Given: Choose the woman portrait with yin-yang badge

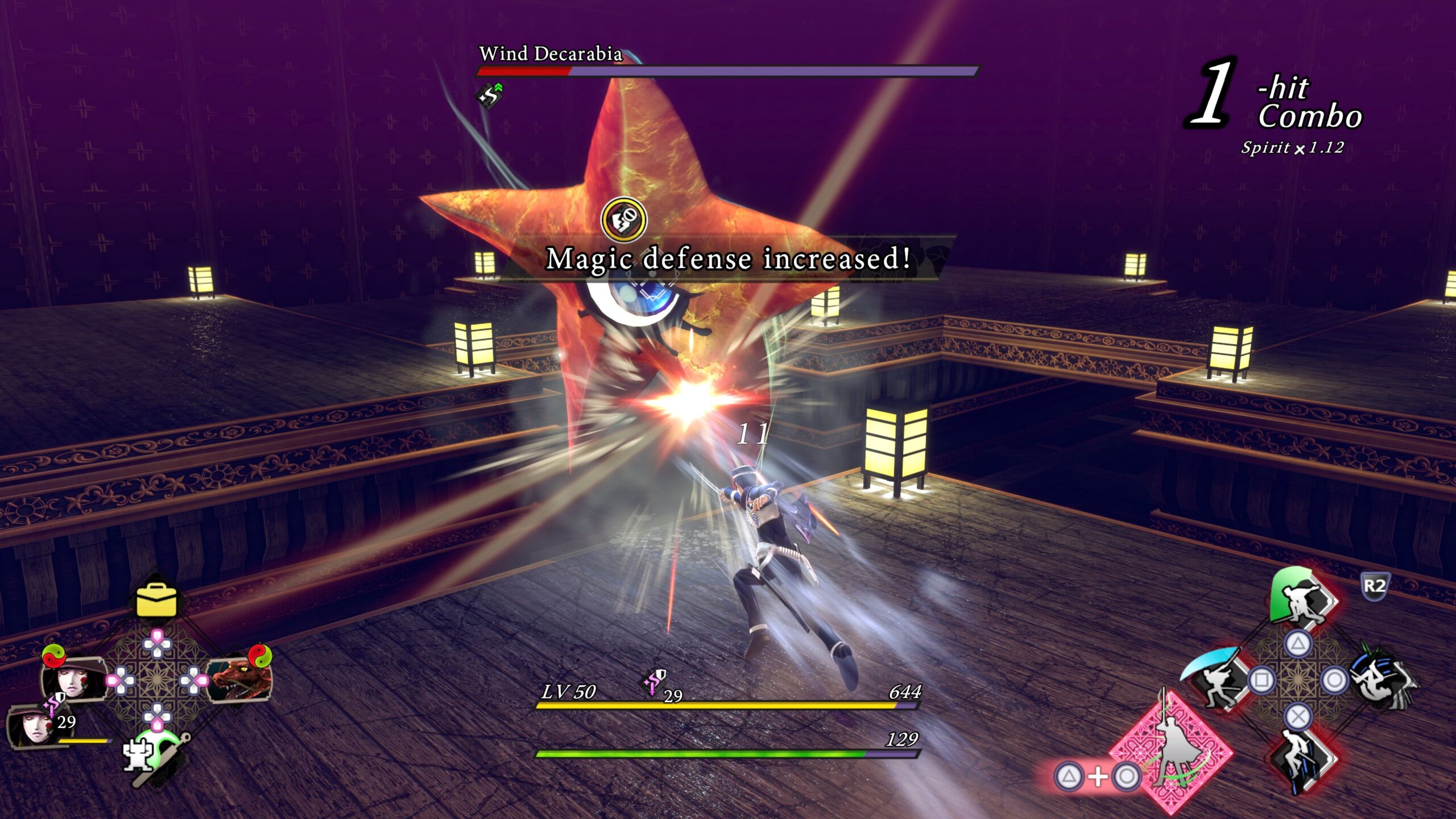Looking at the screenshot, I should coord(75,678).
